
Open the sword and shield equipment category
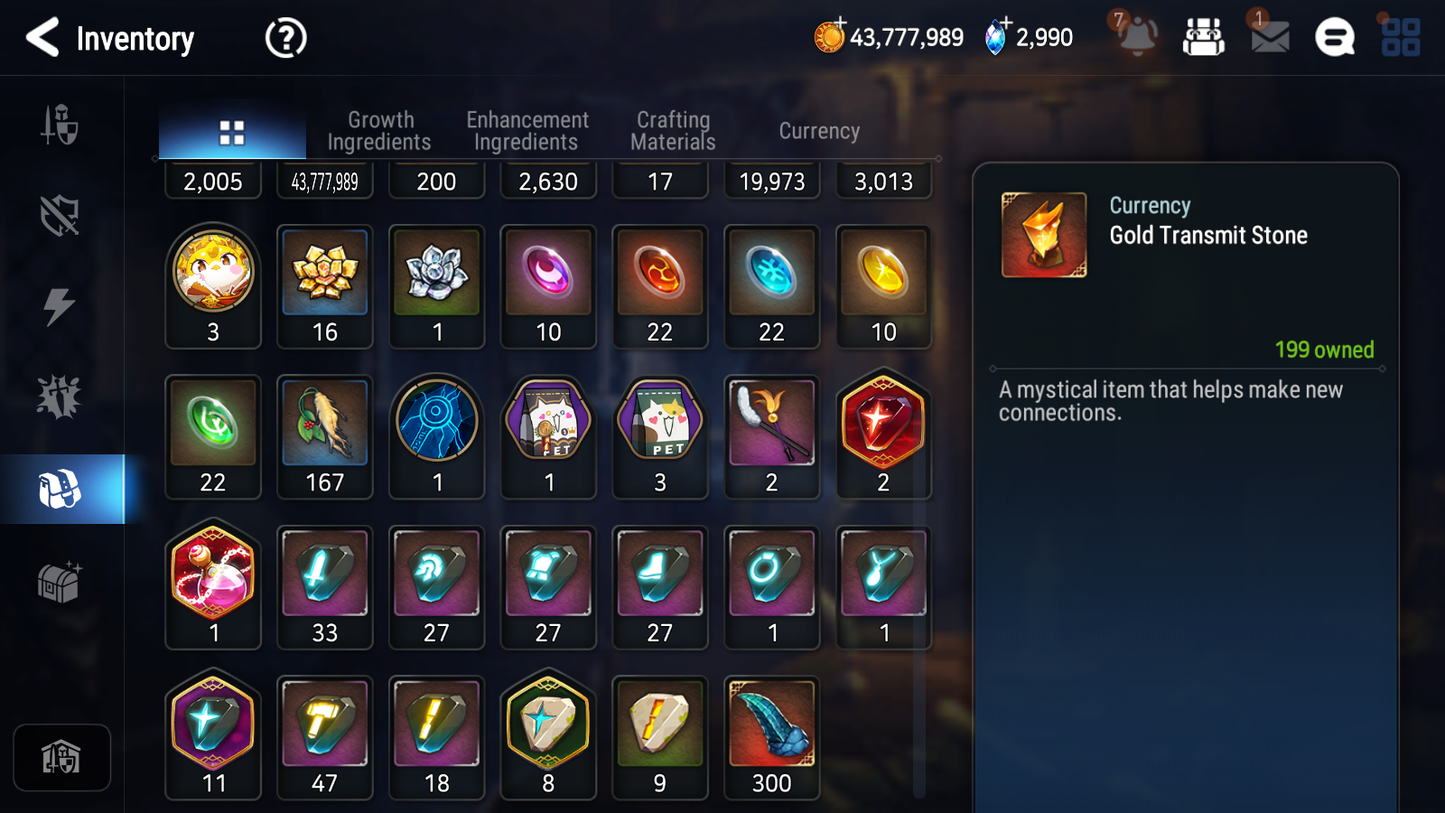pos(60,127)
